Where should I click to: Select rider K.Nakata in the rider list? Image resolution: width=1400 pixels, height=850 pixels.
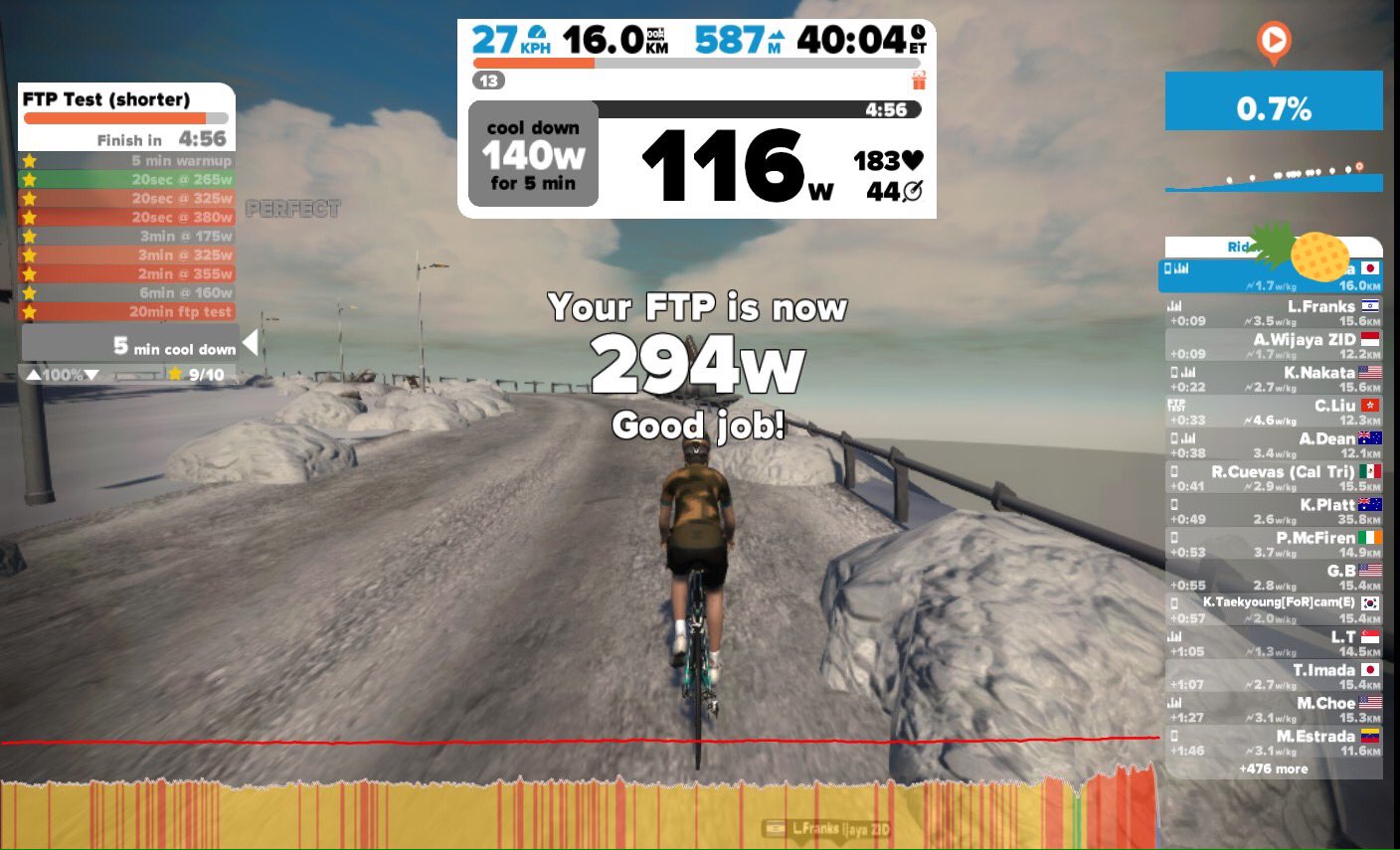[1273, 379]
